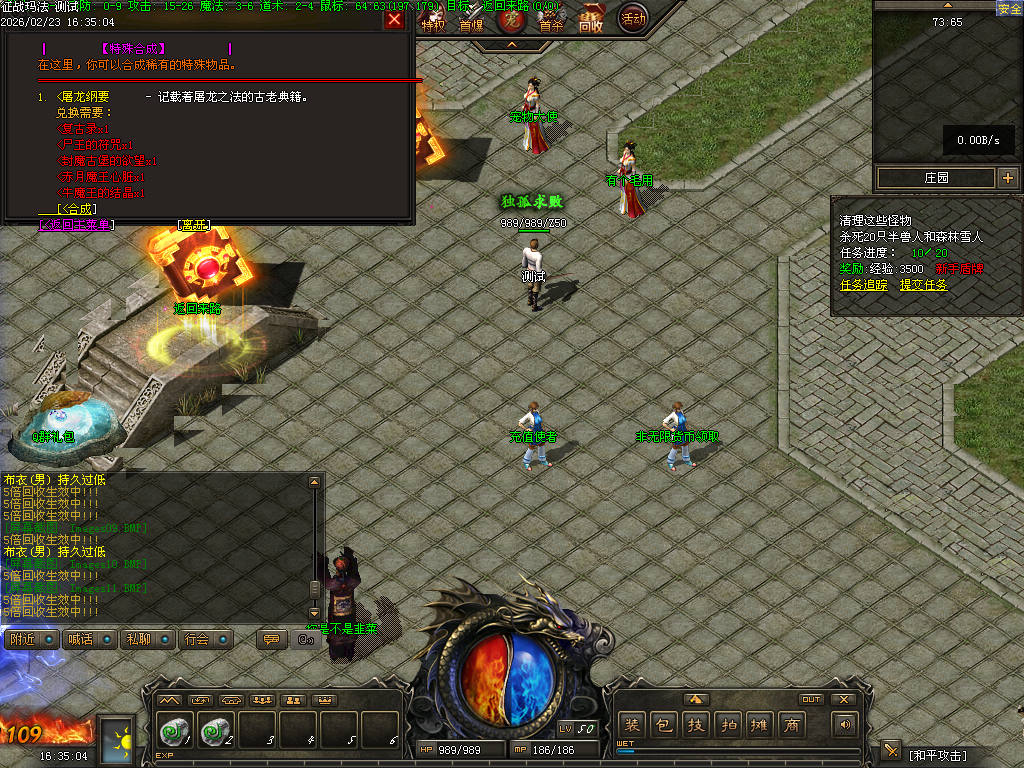Screen dimensions: 1024x768
Task: Toggle the sound speaker button
Action: (x=846, y=725)
